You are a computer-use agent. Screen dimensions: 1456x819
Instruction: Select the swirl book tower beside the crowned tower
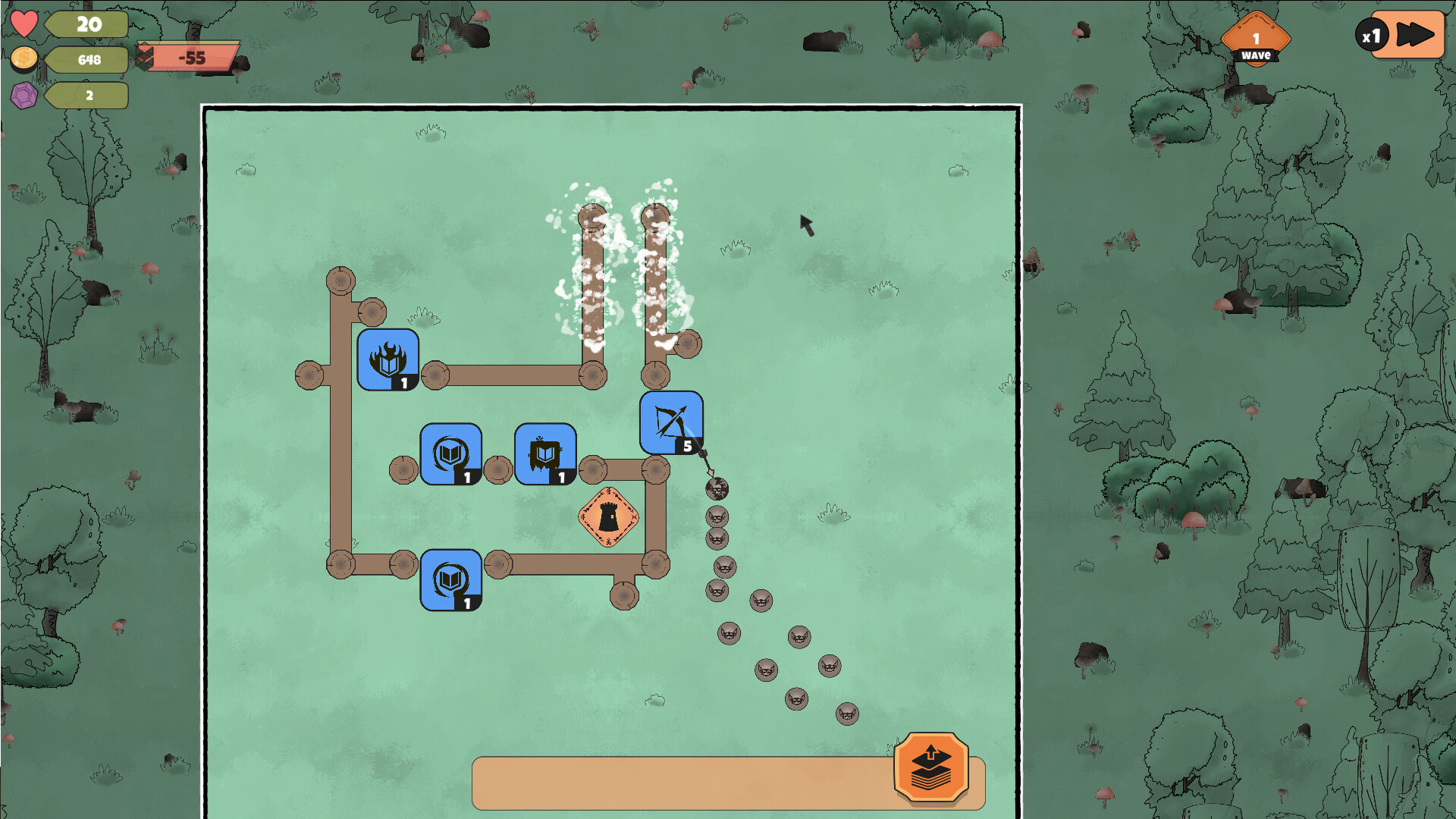click(450, 453)
